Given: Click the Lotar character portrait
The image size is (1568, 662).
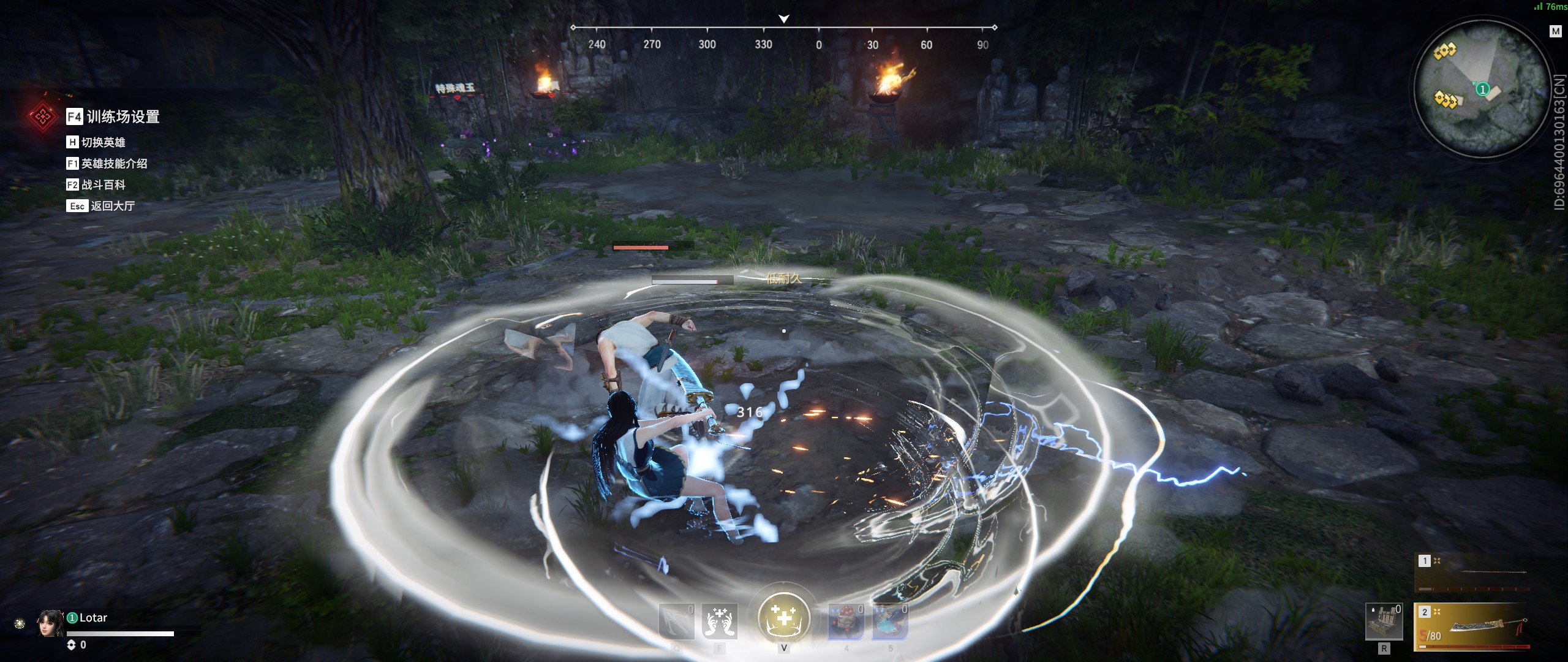Looking at the screenshot, I should [50, 623].
